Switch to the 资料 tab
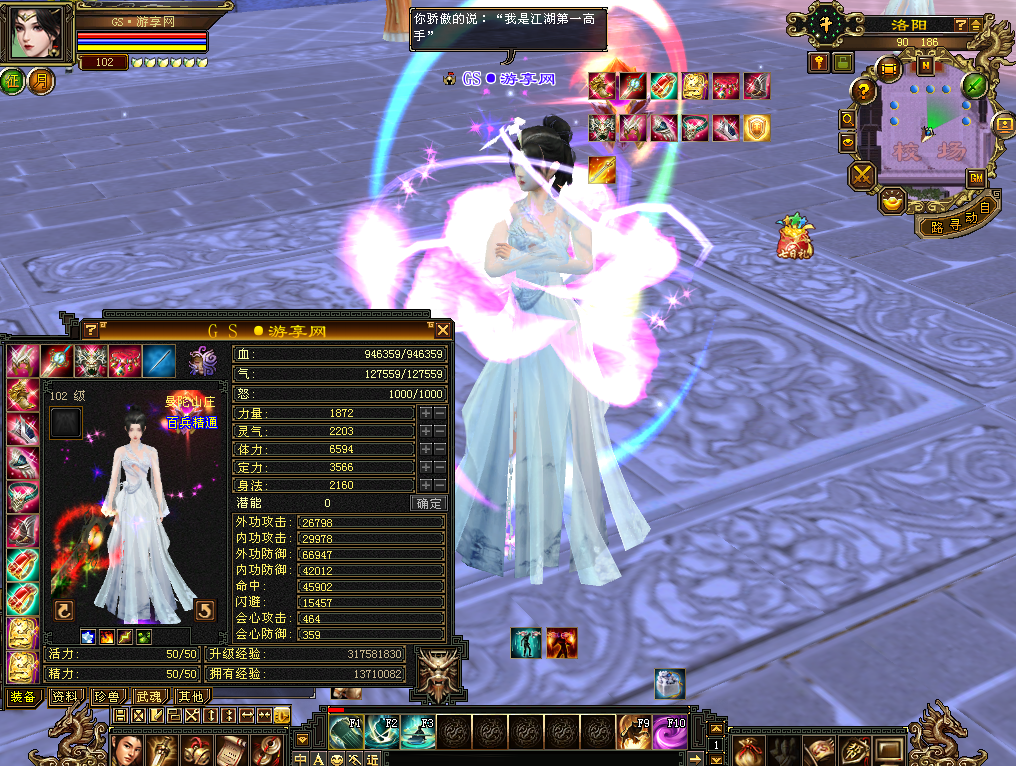Image resolution: width=1016 pixels, height=766 pixels. (65, 696)
